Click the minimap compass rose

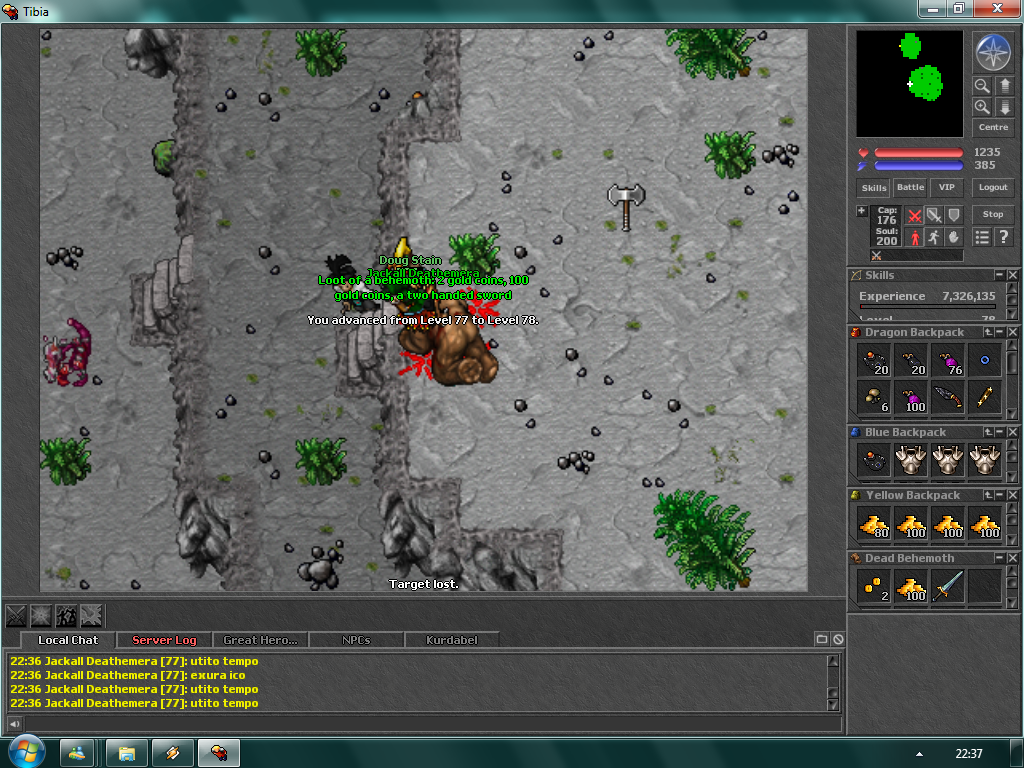[993, 52]
